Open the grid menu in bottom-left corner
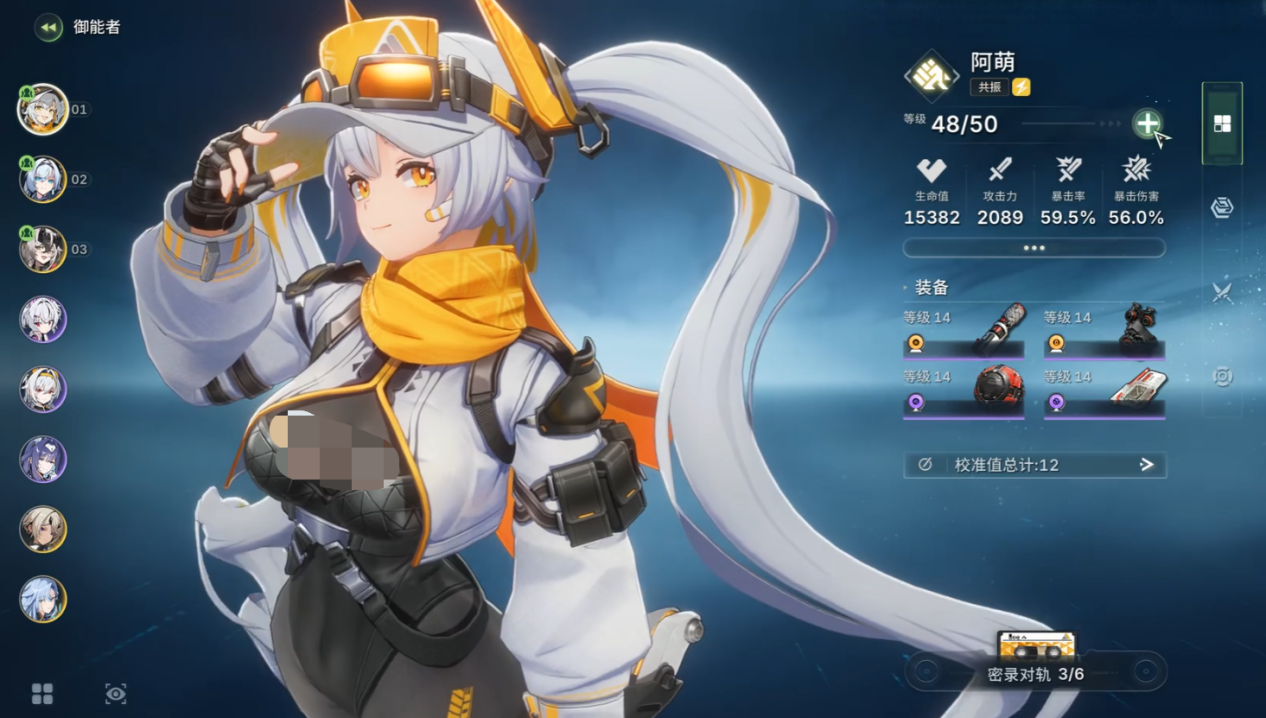Viewport: 1266px width, 718px height. (42, 694)
